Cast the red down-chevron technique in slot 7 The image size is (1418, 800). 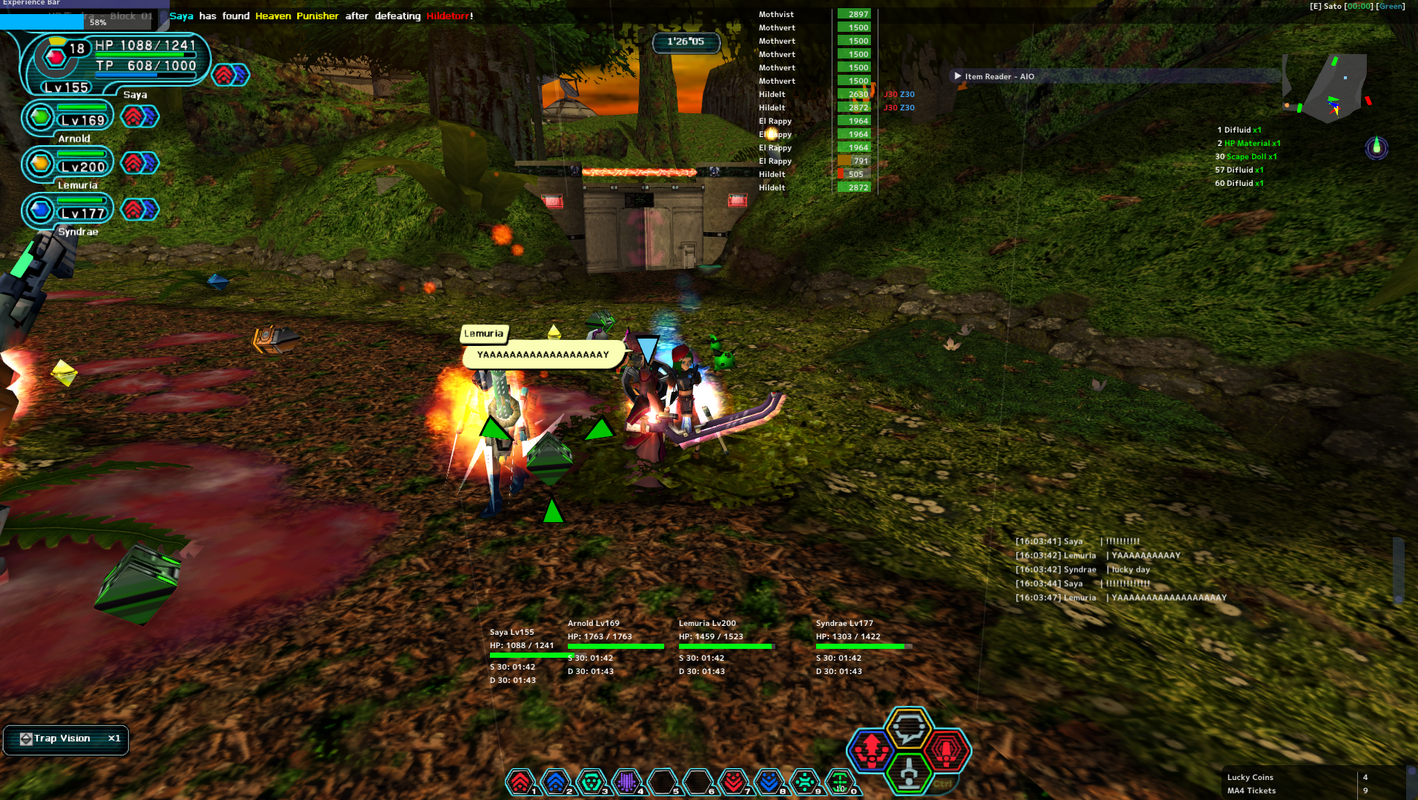(x=734, y=781)
